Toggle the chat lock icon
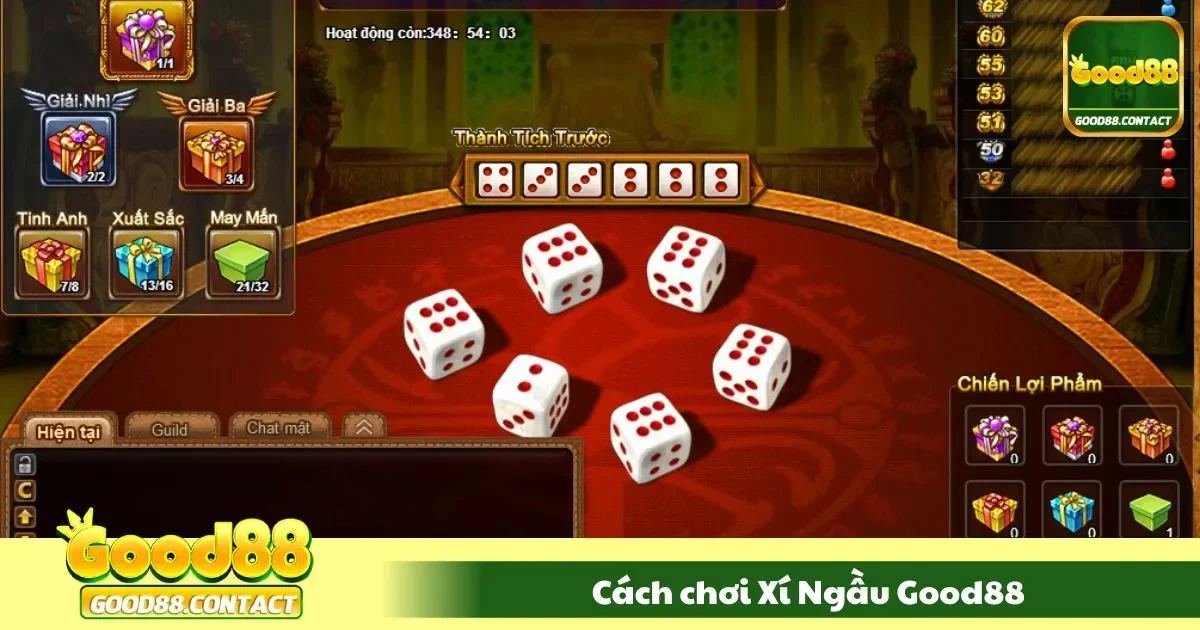 click(24, 464)
